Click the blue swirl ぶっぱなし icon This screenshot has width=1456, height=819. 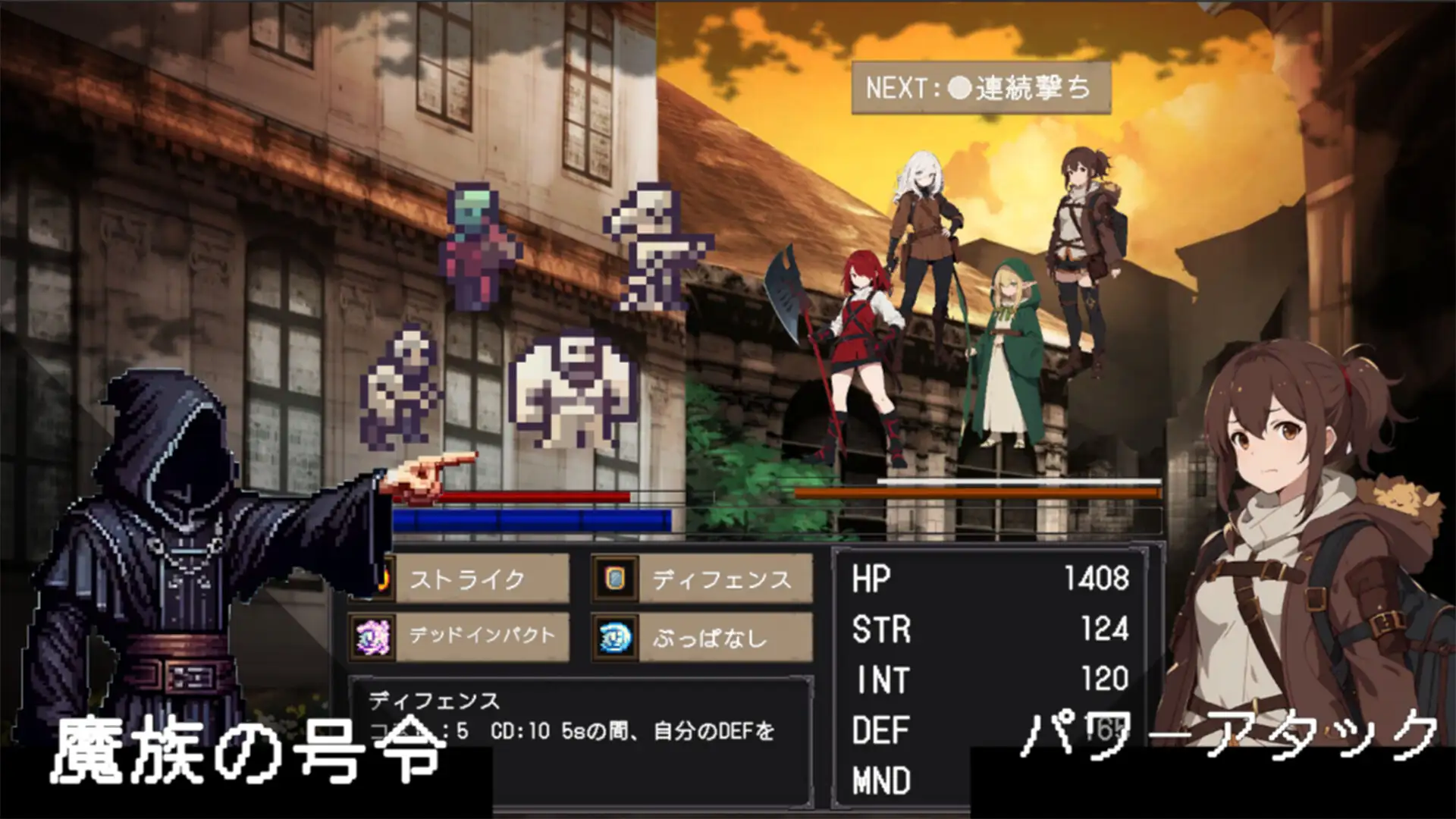615,637
